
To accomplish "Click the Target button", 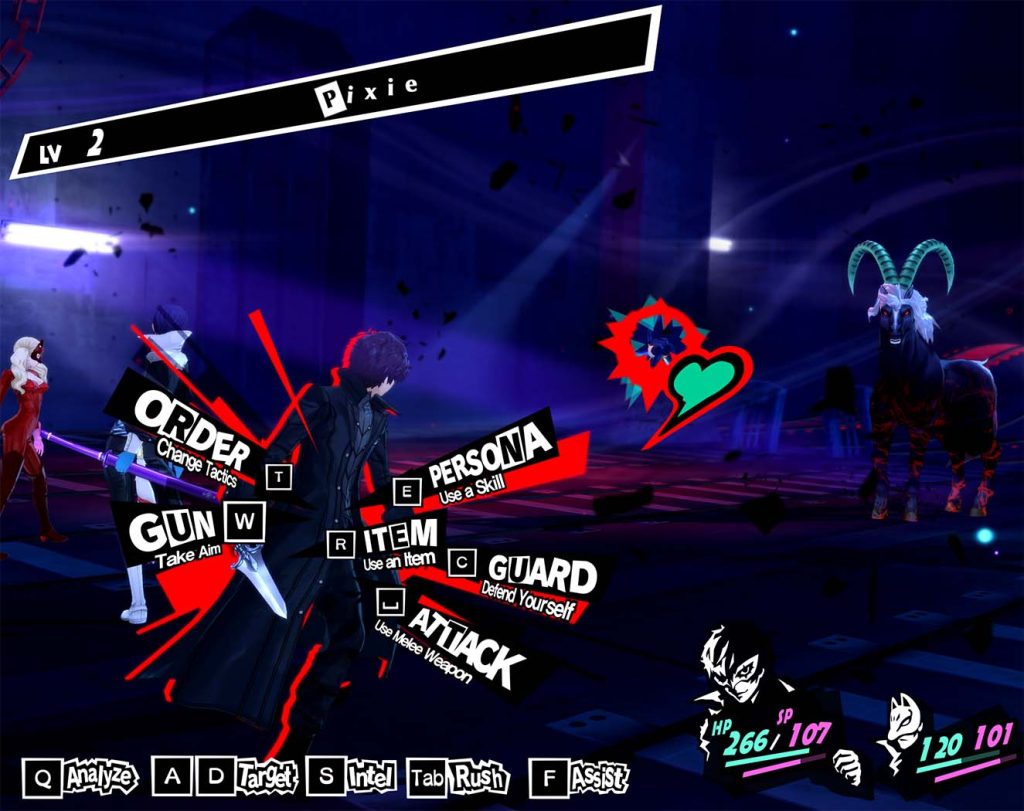I will pos(267,775).
